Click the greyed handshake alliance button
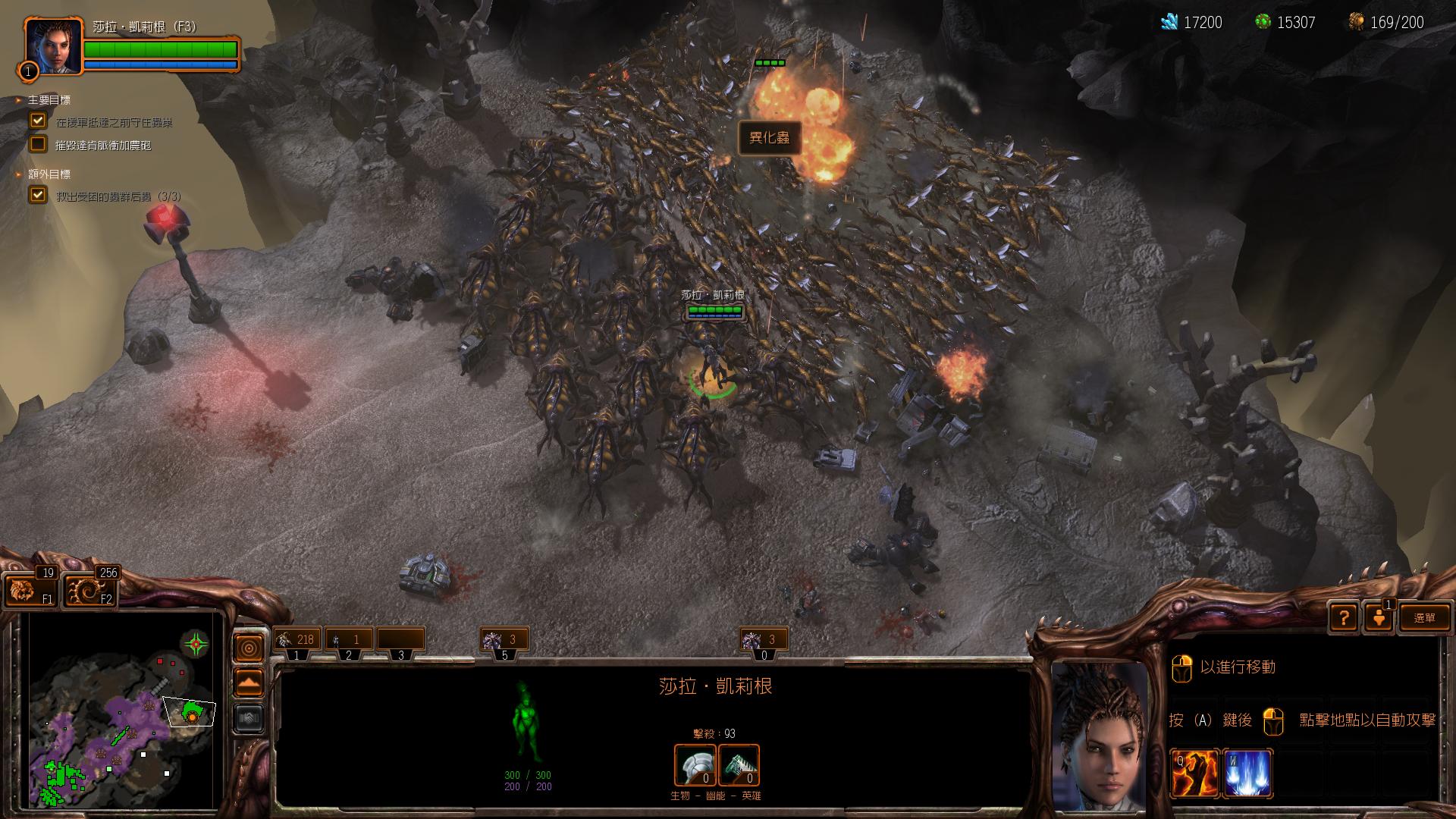Viewport: 1456px width, 819px height. pos(249,717)
